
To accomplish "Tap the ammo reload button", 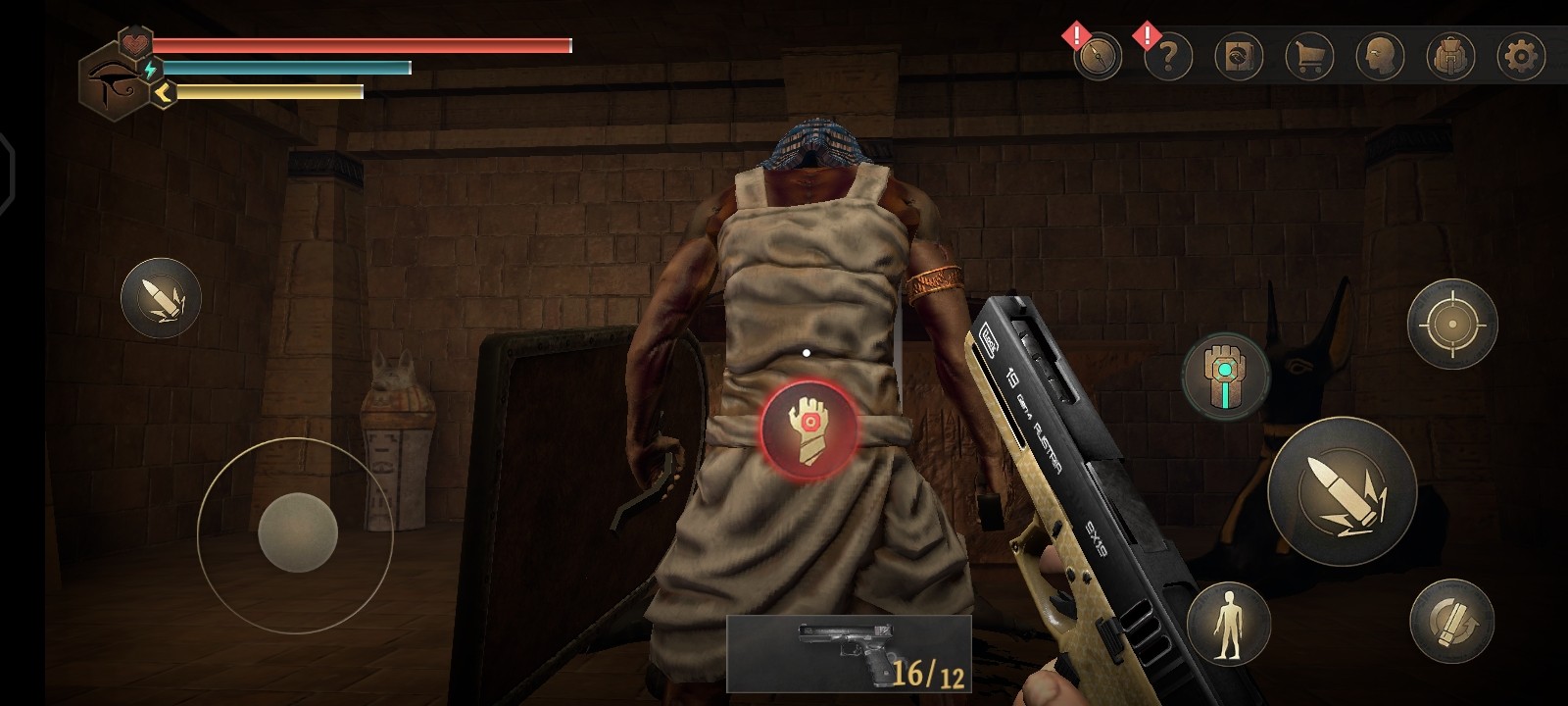I will (x=1450, y=620).
